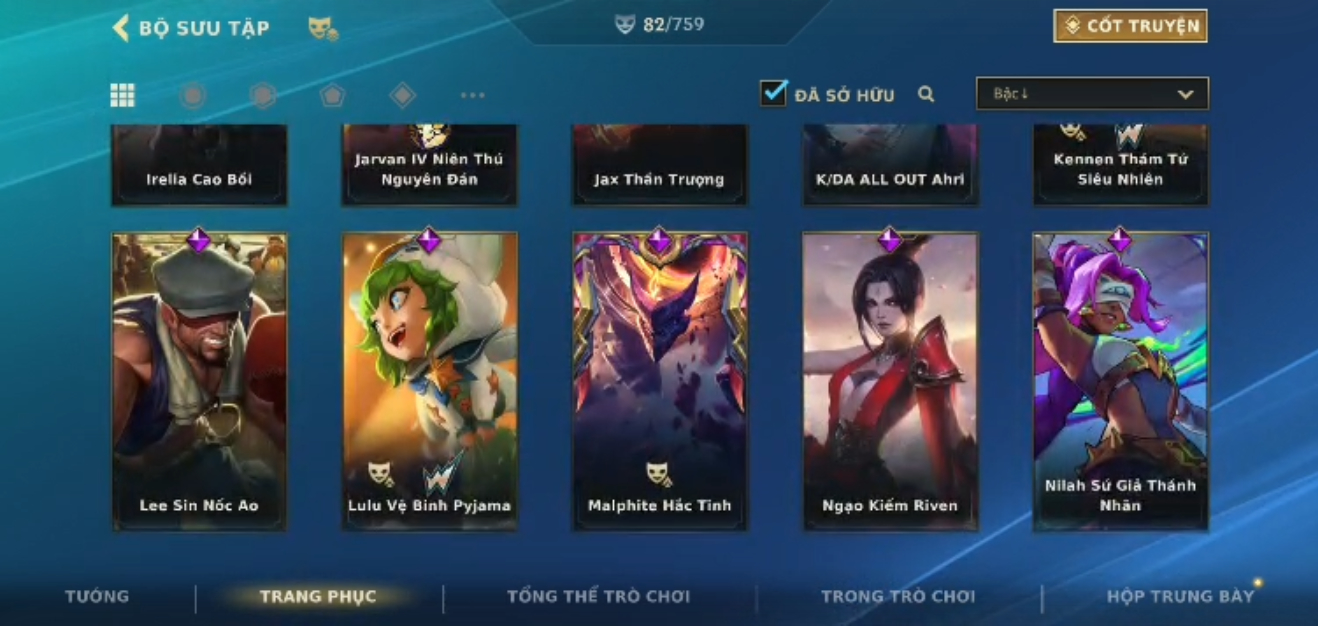View the Ngạo Kiếm Riven skin
Image resolution: width=1318 pixels, height=626 pixels.
point(890,380)
